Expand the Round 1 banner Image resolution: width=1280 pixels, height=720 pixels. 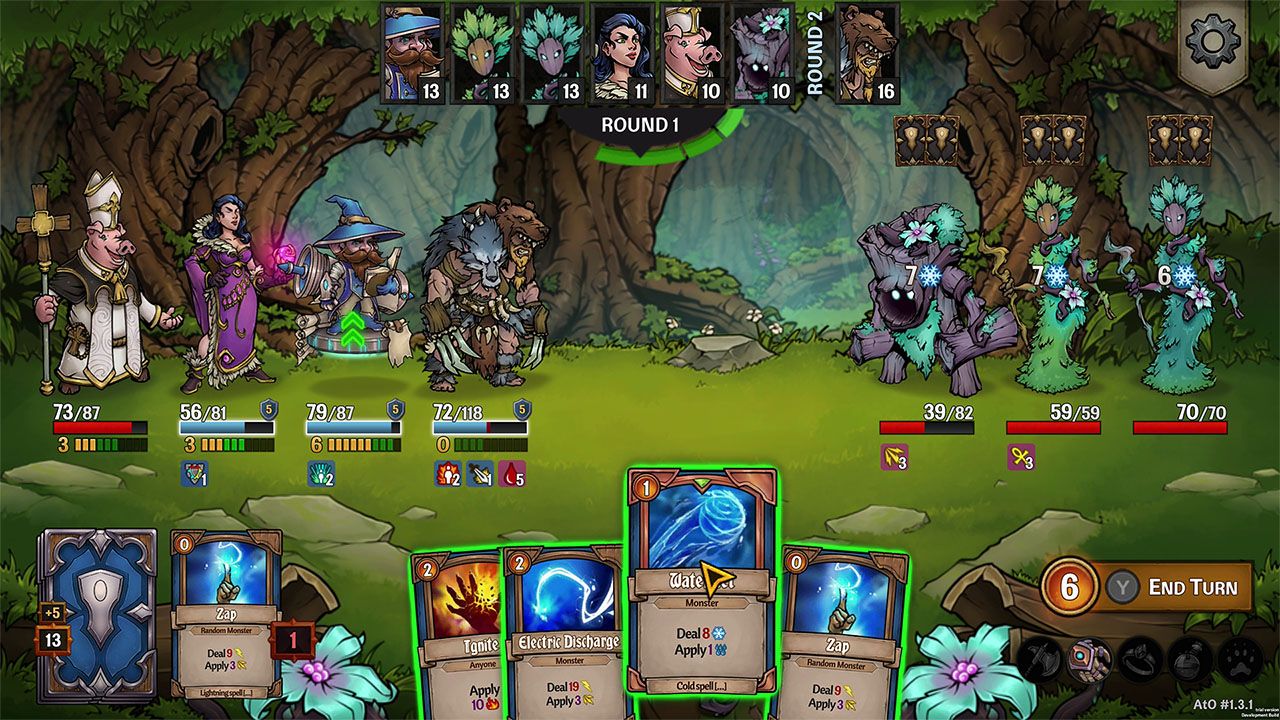point(640,124)
